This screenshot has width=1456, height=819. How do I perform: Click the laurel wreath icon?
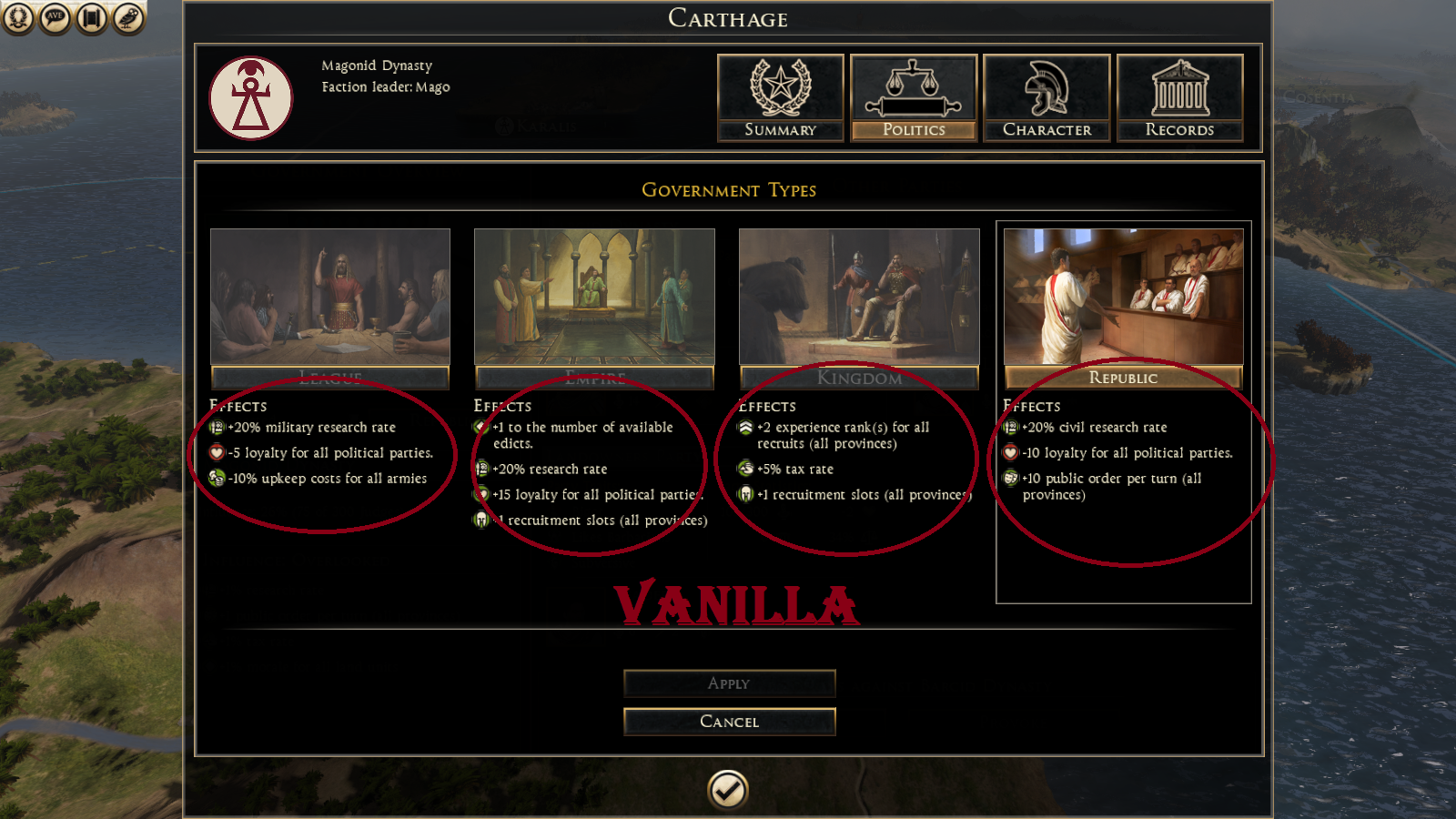pyautogui.click(x=17, y=18)
